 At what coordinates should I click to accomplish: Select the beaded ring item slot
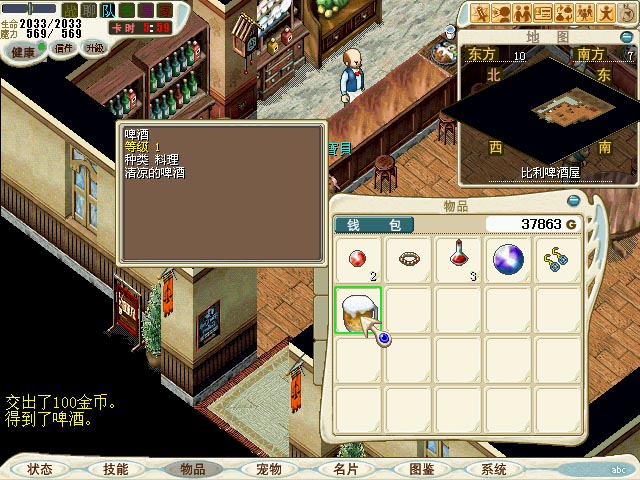click(x=408, y=259)
